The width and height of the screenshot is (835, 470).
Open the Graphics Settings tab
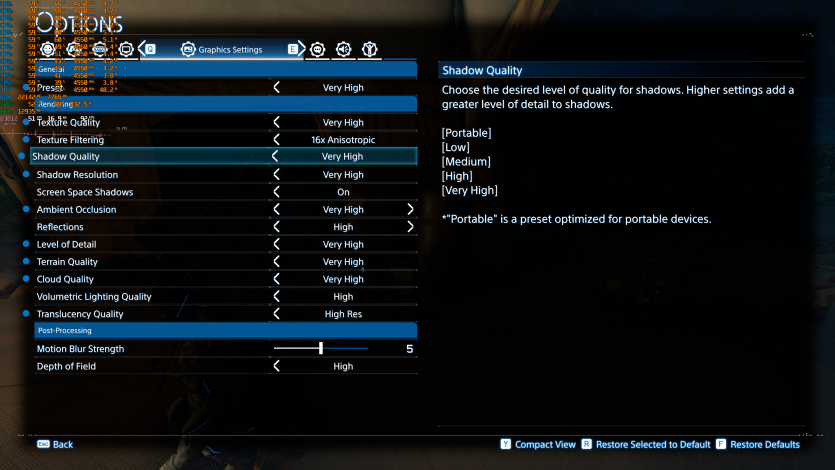coord(222,49)
